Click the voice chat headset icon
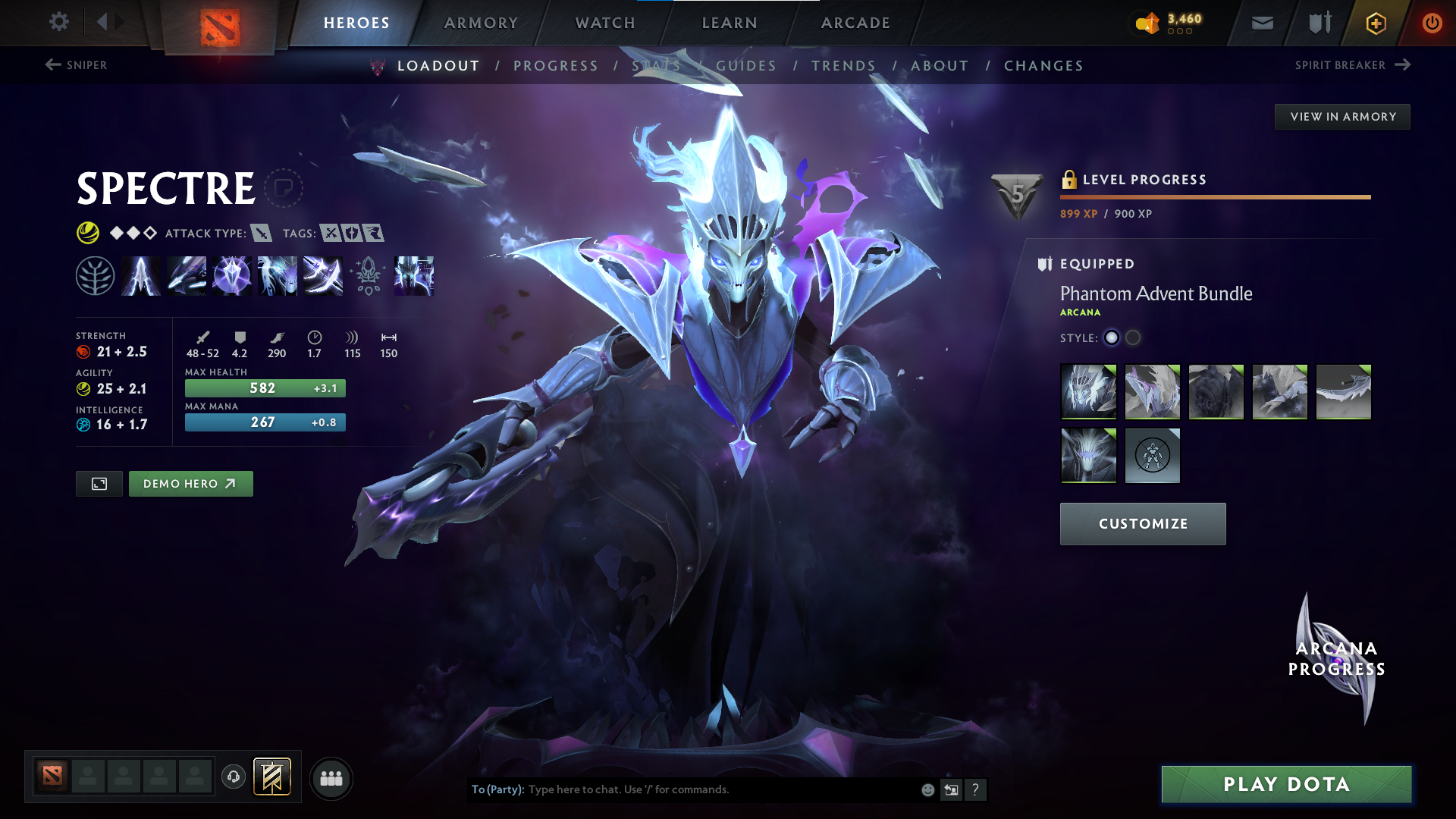The width and height of the screenshot is (1456, 819). click(x=233, y=777)
